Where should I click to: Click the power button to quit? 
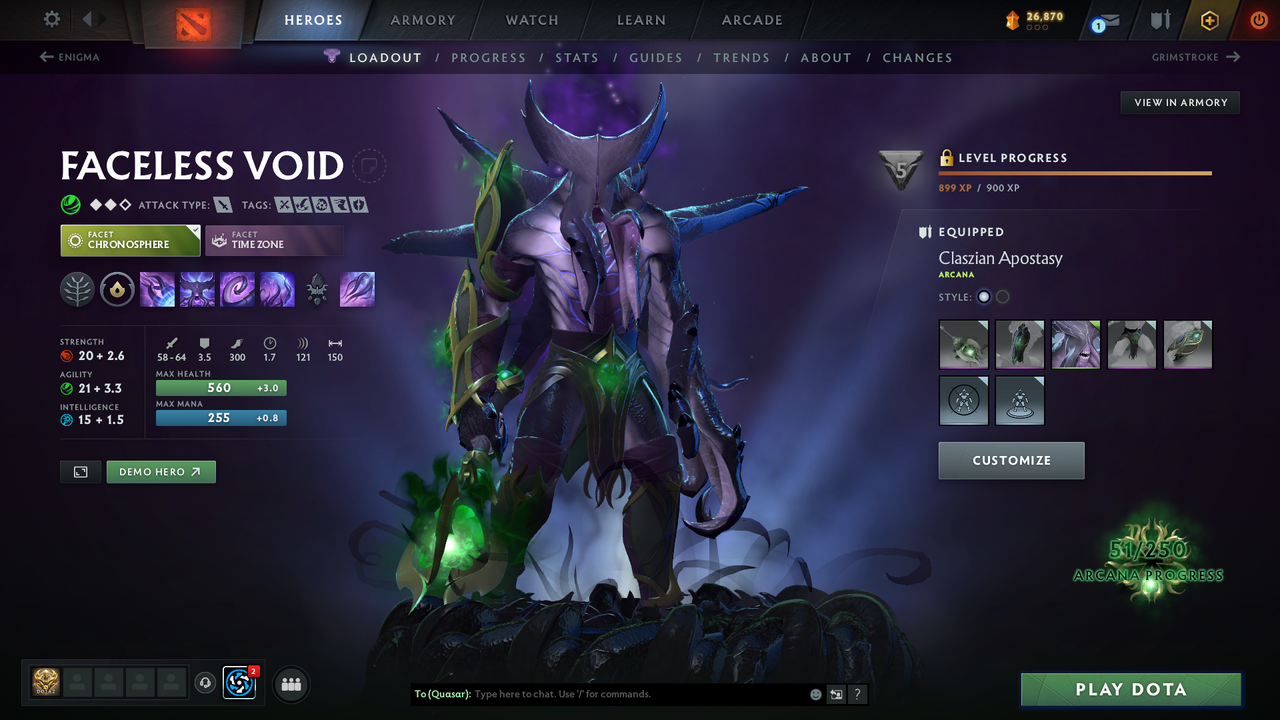pos(1258,20)
